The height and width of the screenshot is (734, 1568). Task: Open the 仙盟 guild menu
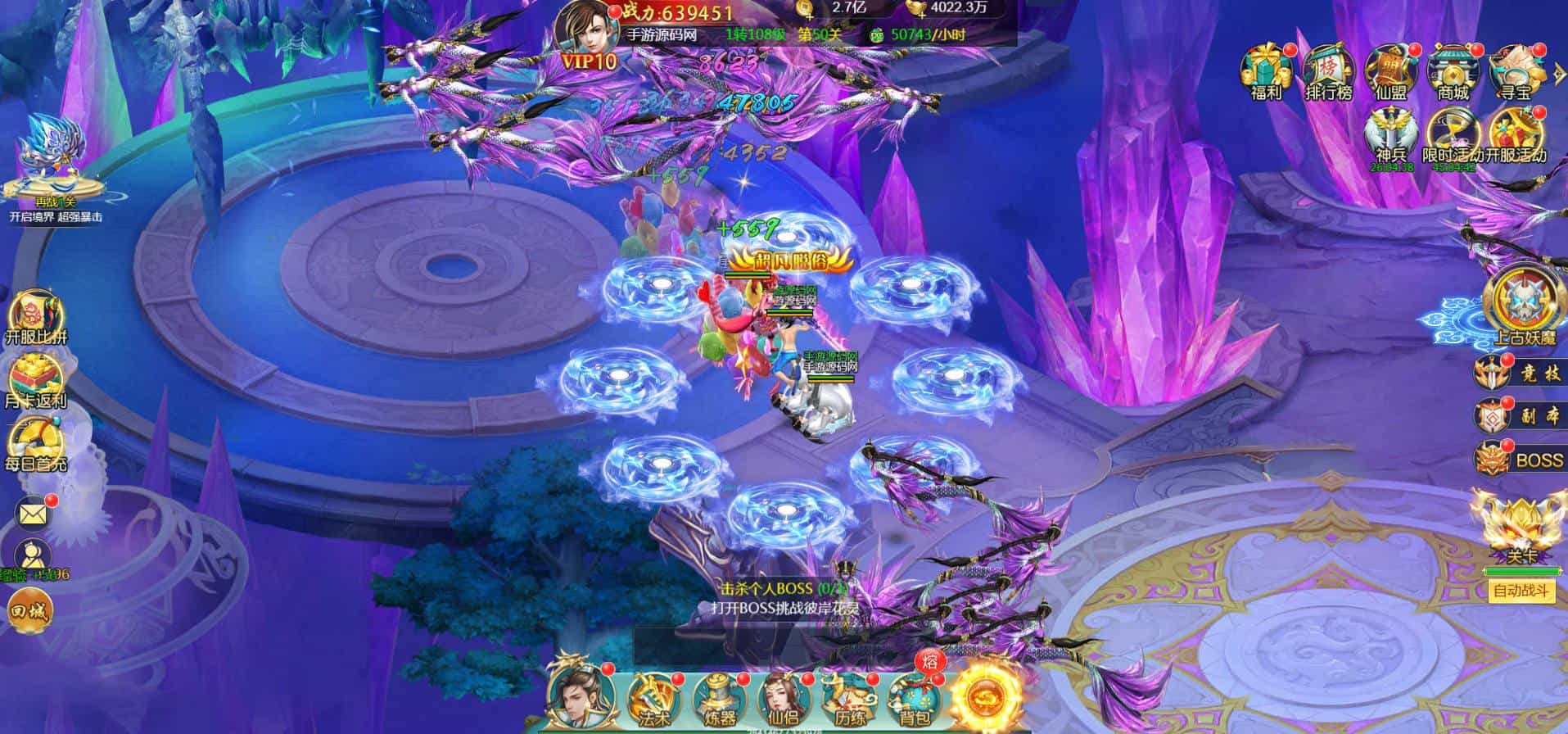[1390, 72]
